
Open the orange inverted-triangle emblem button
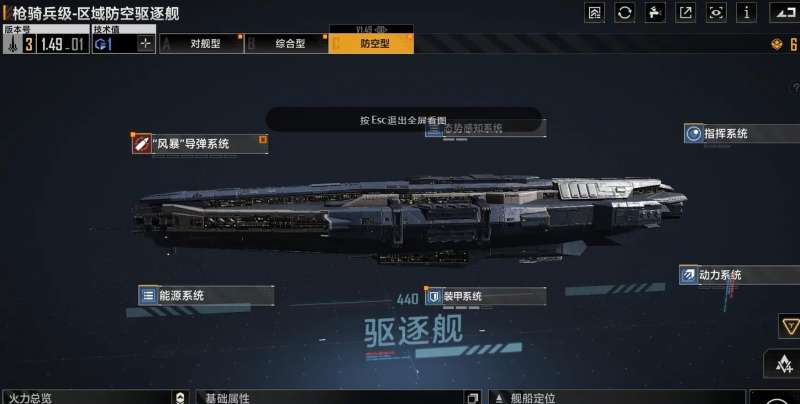point(788,326)
